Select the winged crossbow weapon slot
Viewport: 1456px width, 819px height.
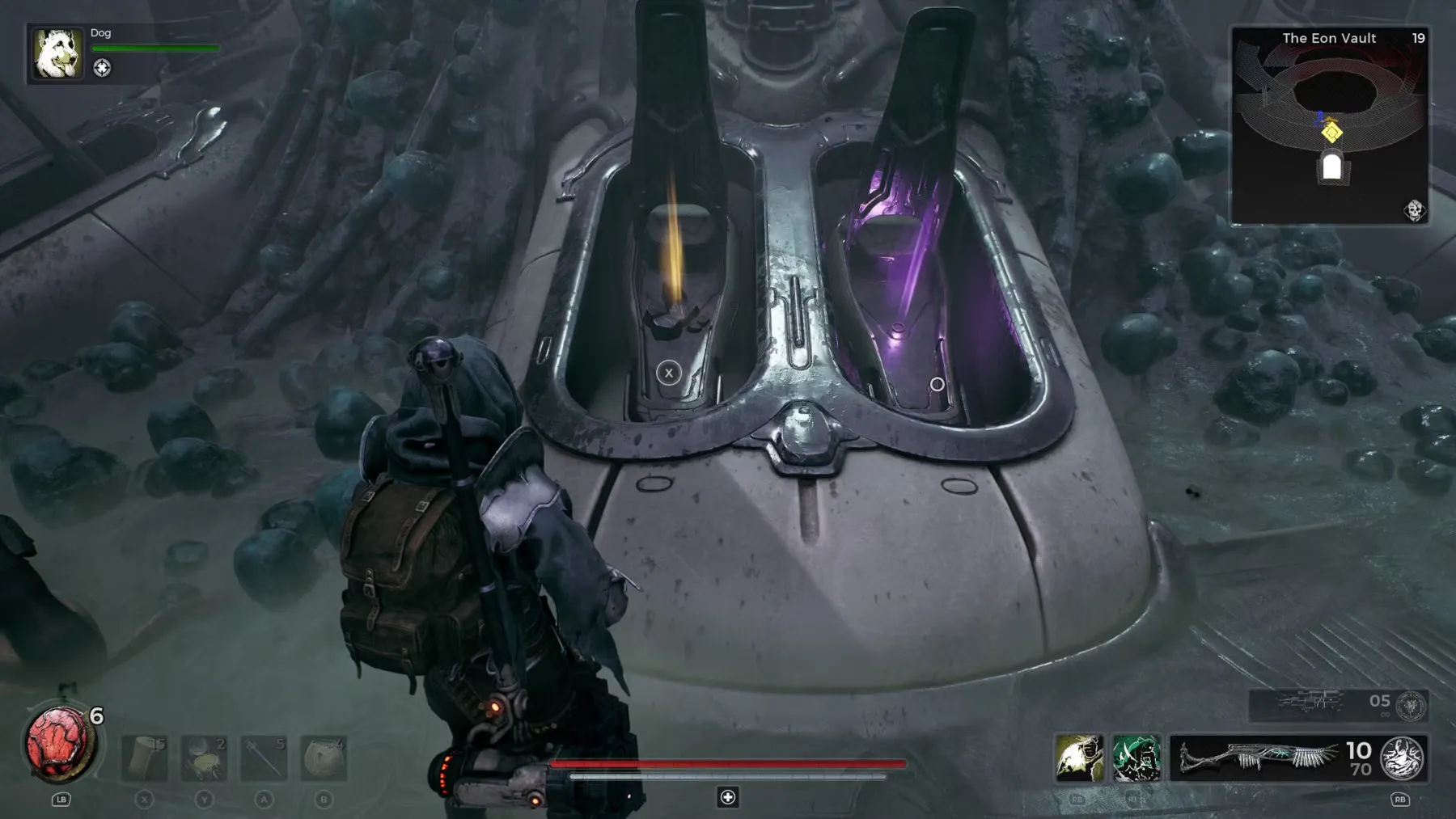1258,758
